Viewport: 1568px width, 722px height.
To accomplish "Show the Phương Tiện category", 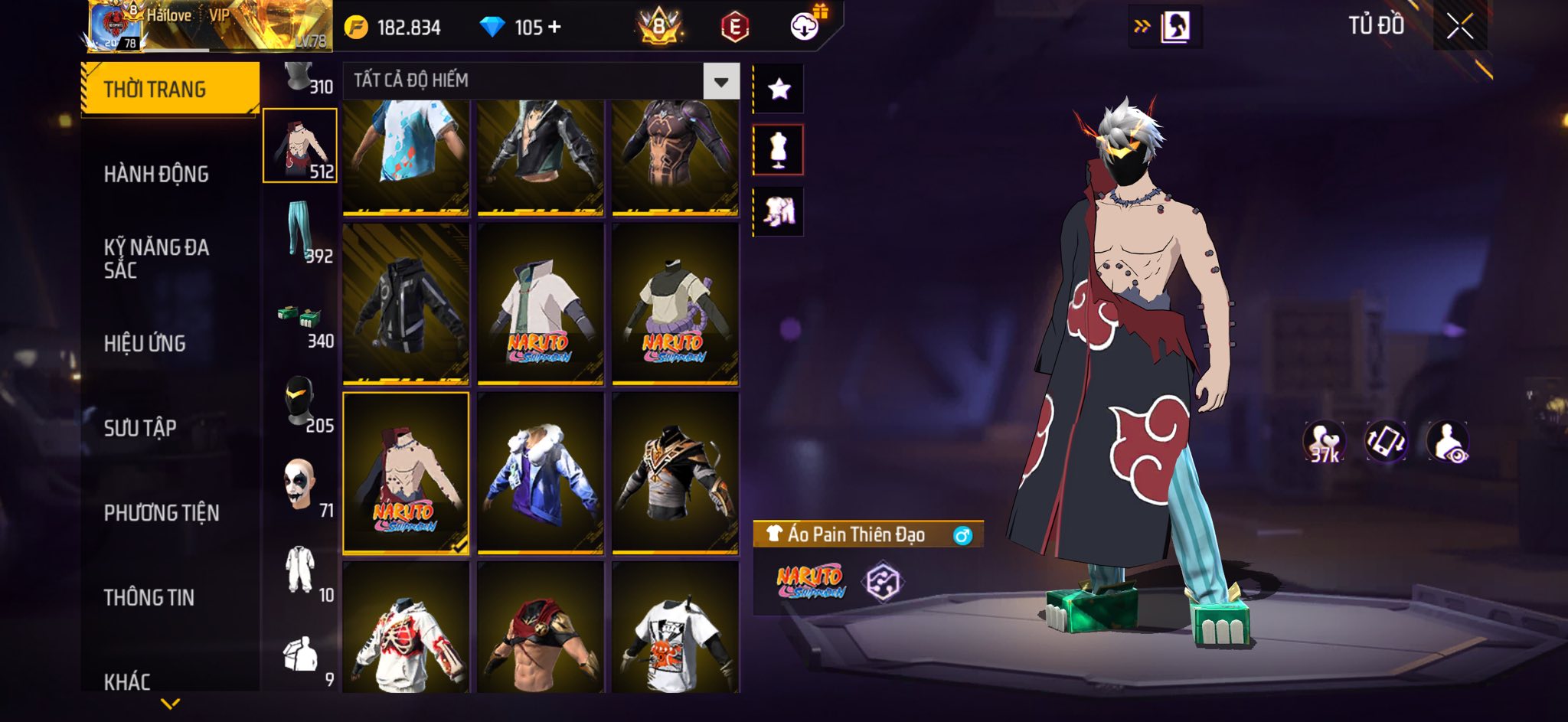I will point(162,513).
